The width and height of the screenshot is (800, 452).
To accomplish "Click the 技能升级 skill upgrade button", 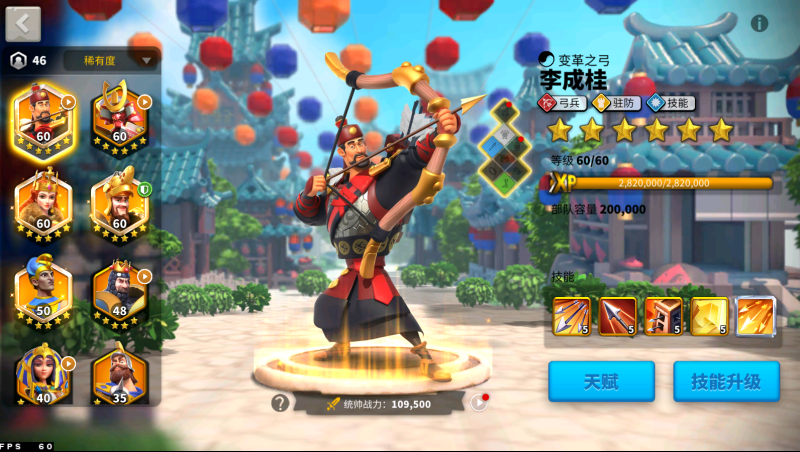I will click(x=725, y=381).
